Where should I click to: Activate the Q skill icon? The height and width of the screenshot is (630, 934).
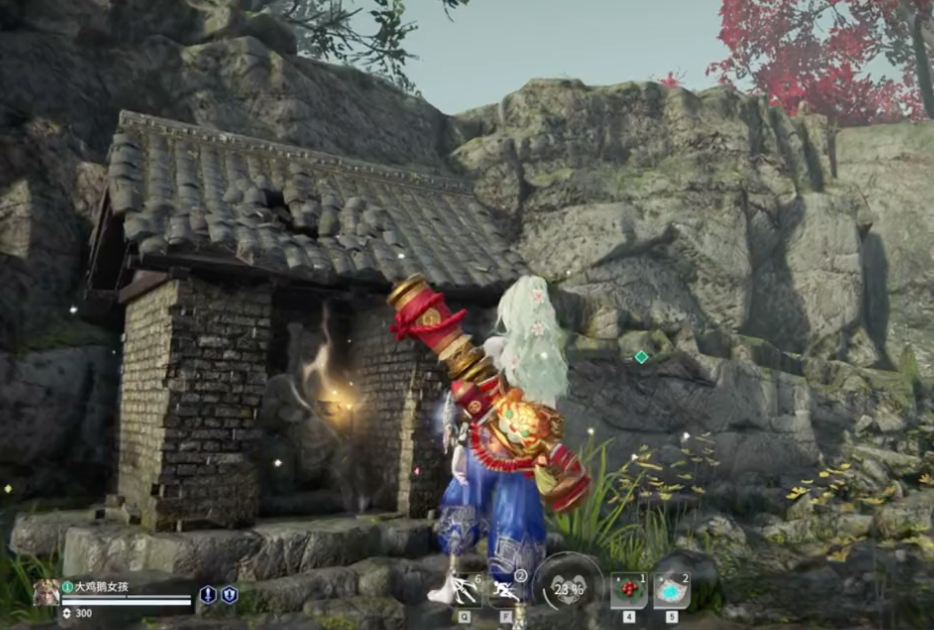(x=467, y=590)
